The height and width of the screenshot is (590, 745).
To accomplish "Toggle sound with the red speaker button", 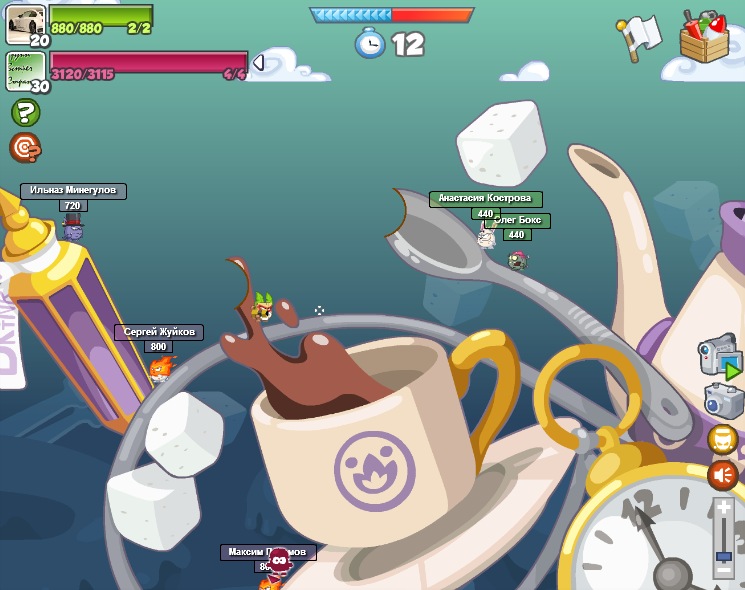I will tap(722, 474).
